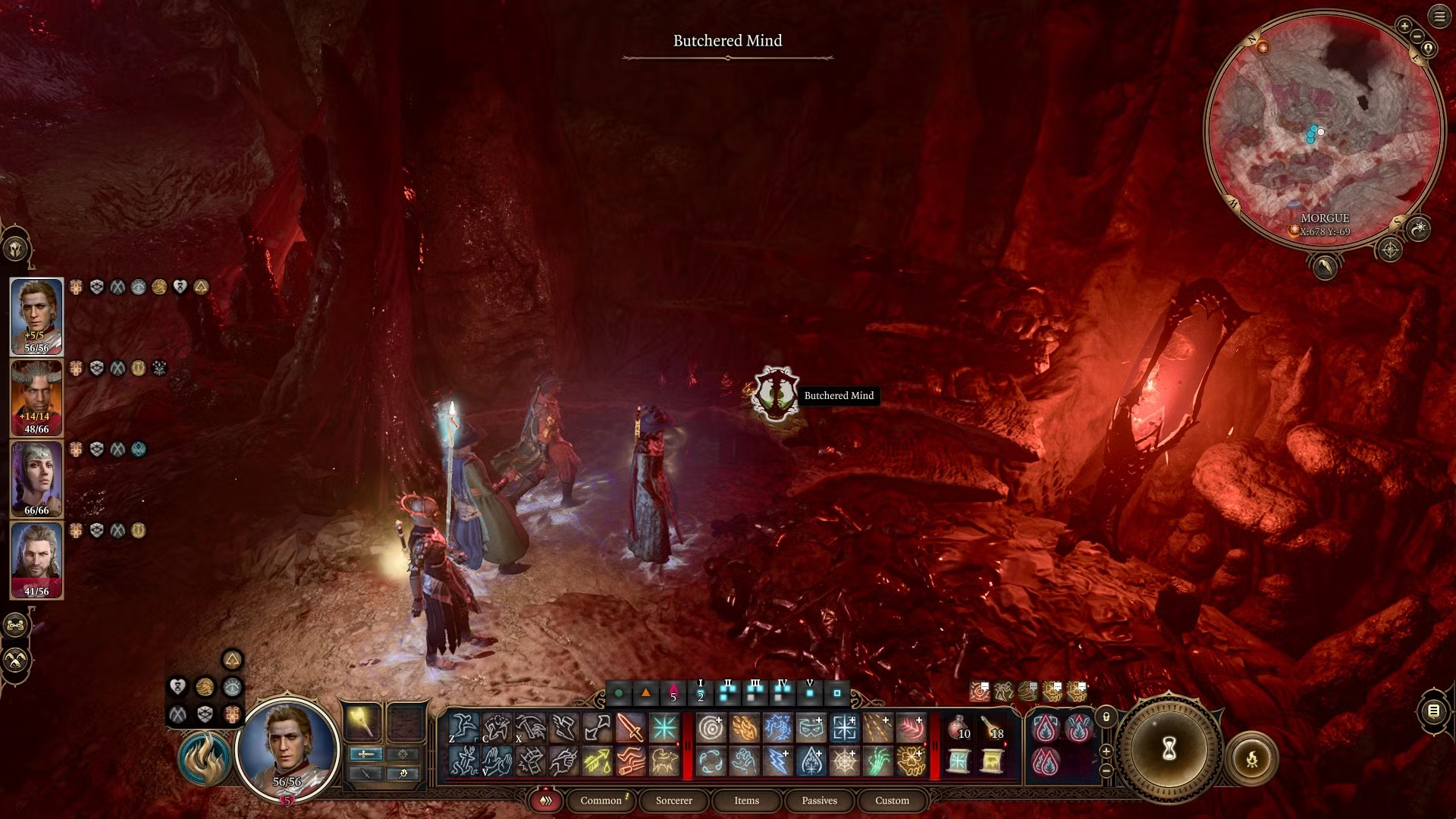Open the campfire rest button

pyautogui.click(x=1251, y=758)
